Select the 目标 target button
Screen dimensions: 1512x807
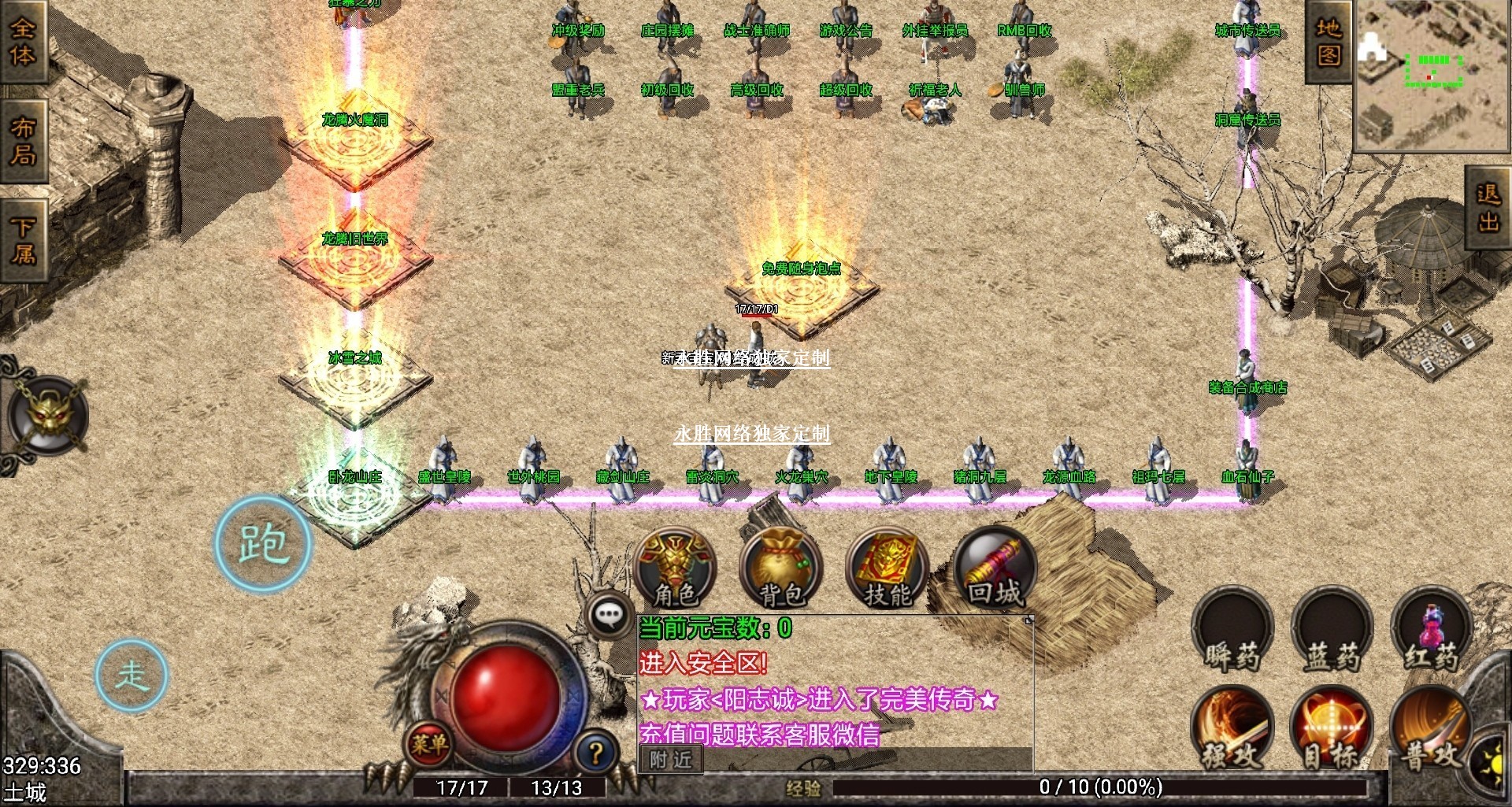point(1332,728)
